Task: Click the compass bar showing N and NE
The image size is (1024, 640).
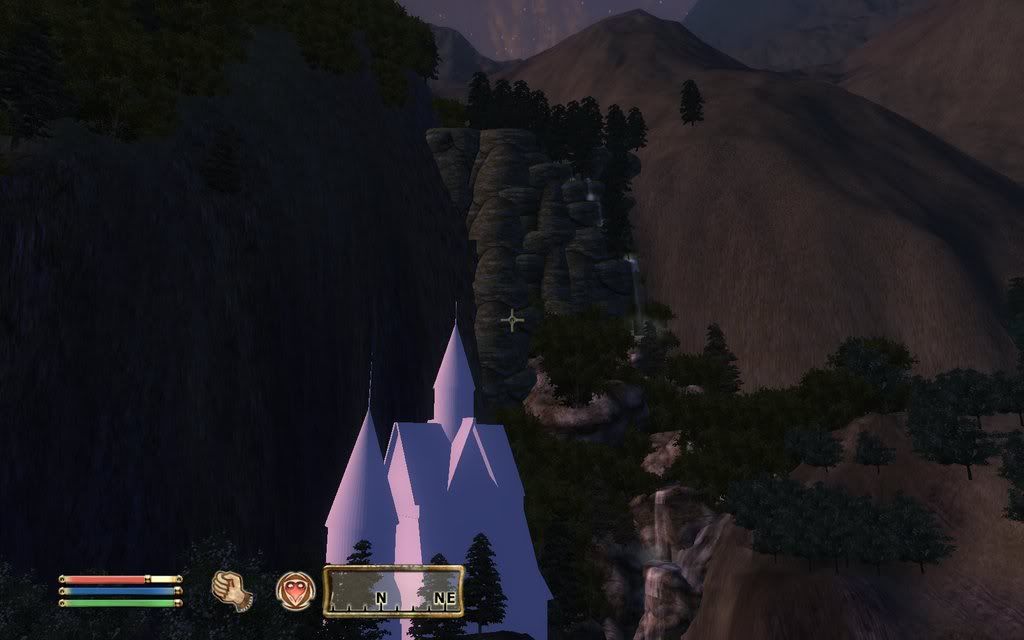Action: [393, 591]
